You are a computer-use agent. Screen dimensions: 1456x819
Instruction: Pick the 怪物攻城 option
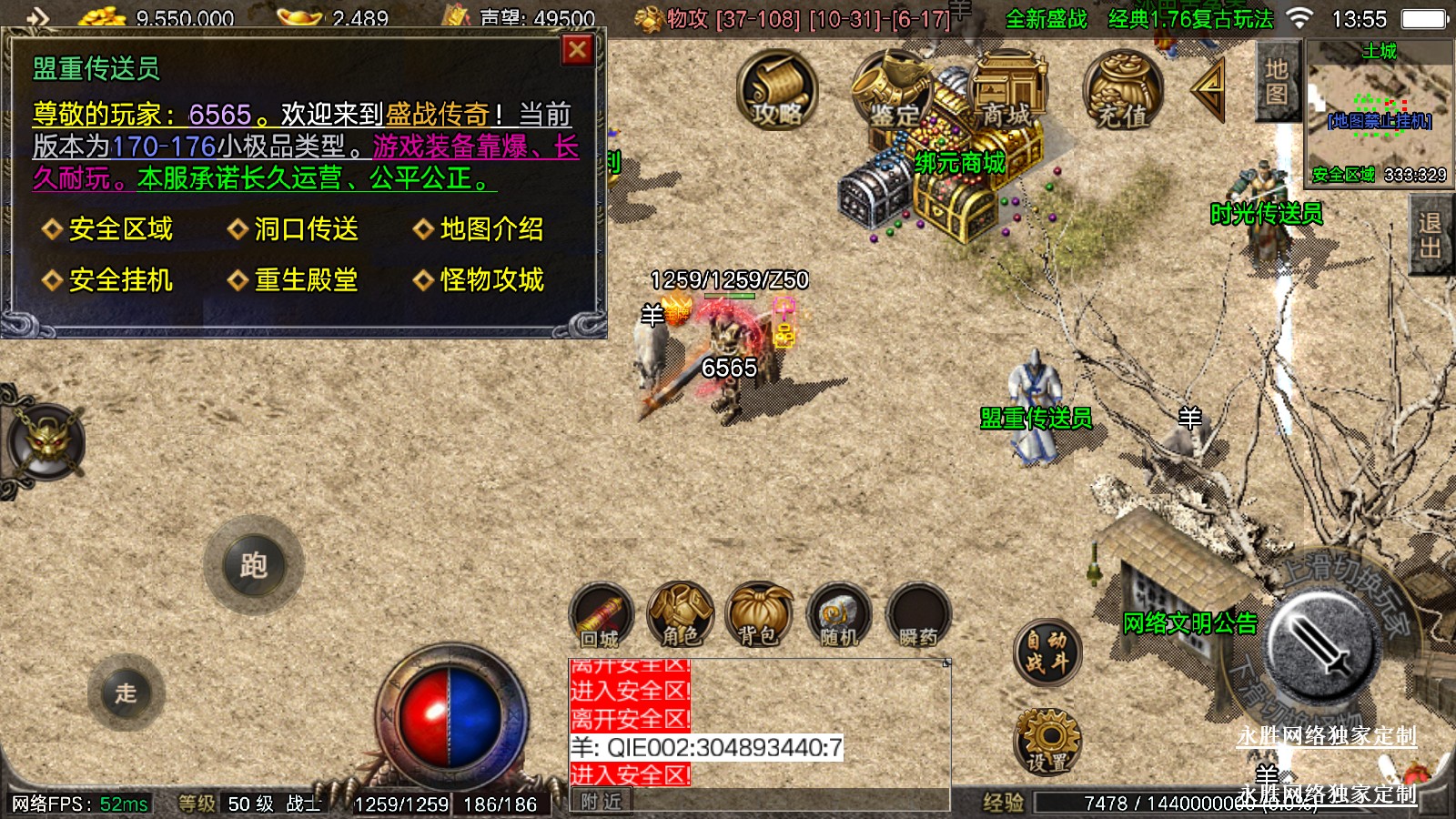tap(491, 280)
